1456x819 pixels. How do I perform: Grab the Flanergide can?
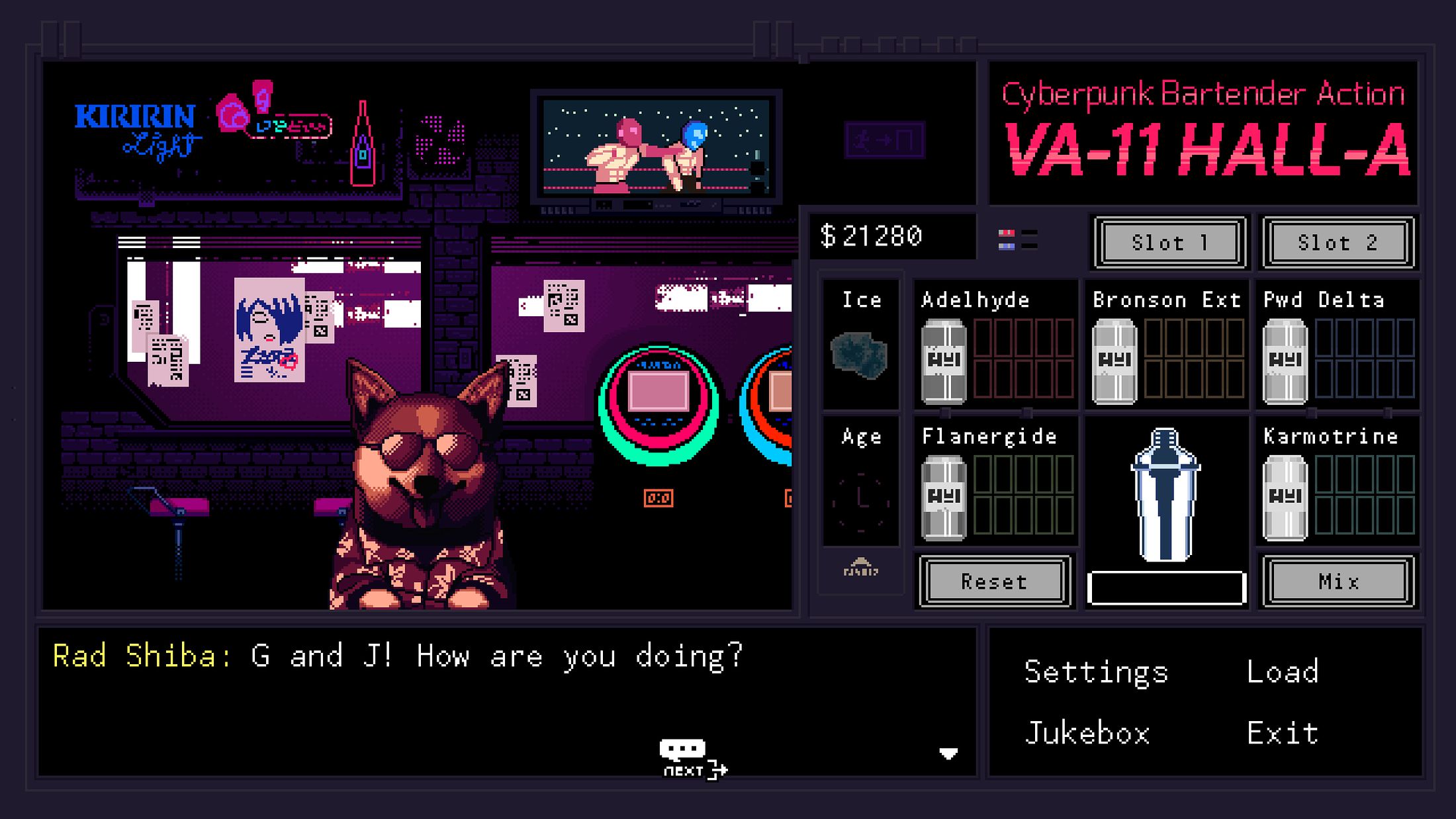click(x=944, y=497)
